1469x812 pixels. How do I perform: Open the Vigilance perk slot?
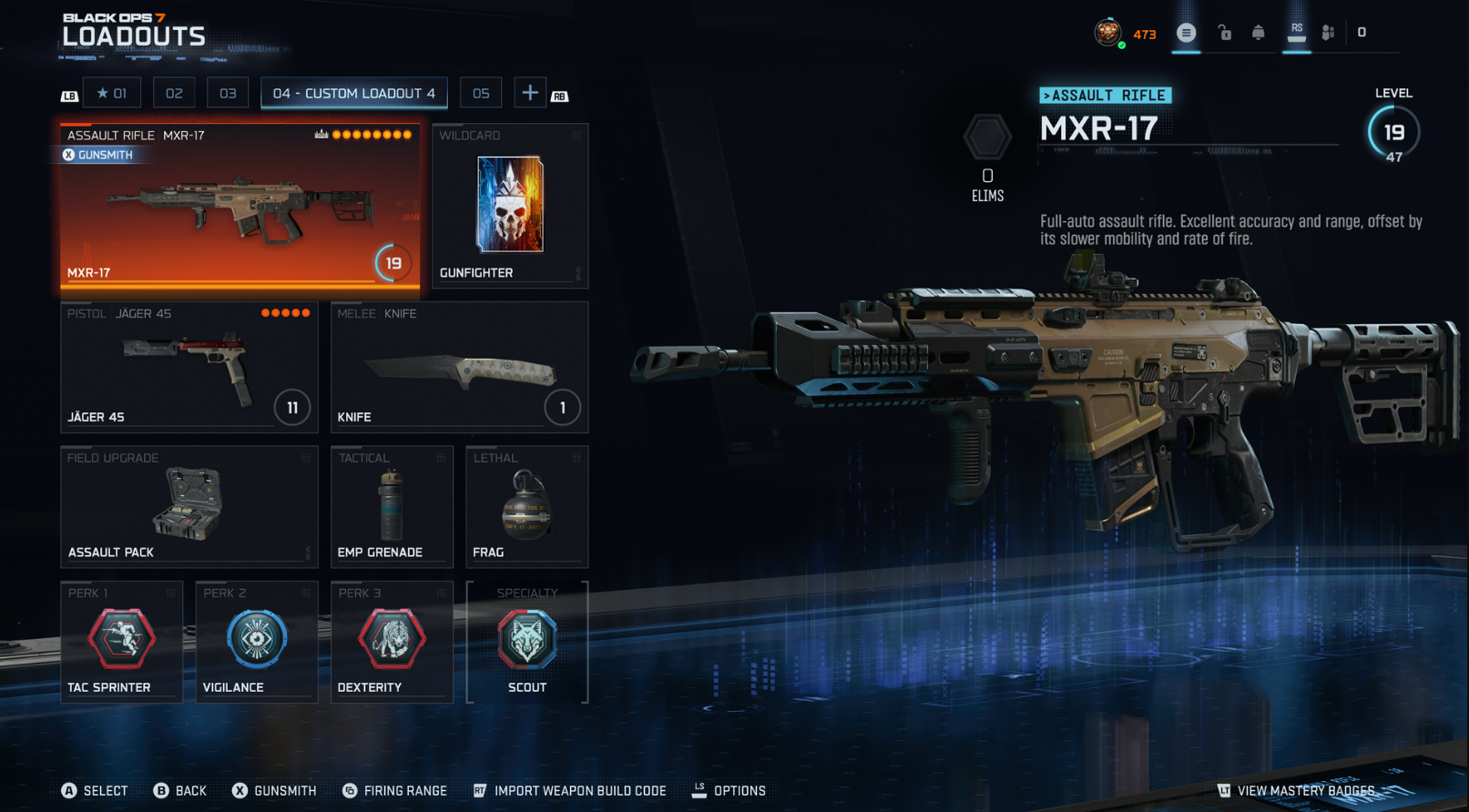(256, 642)
